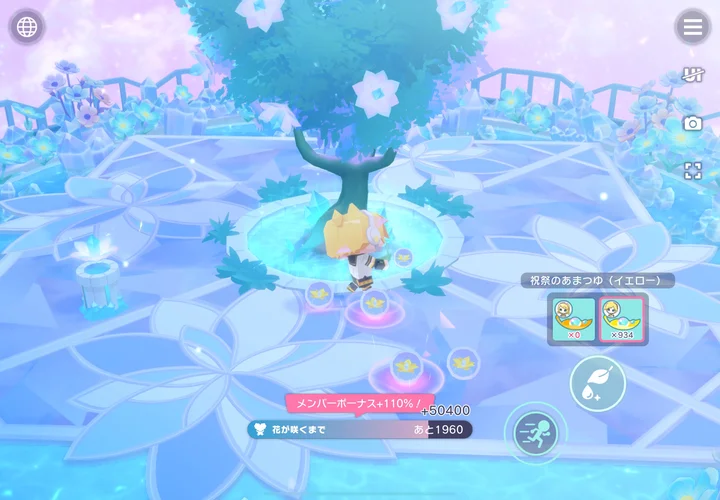Open the camera photo mode
The height and width of the screenshot is (500, 720).
tap(692, 122)
